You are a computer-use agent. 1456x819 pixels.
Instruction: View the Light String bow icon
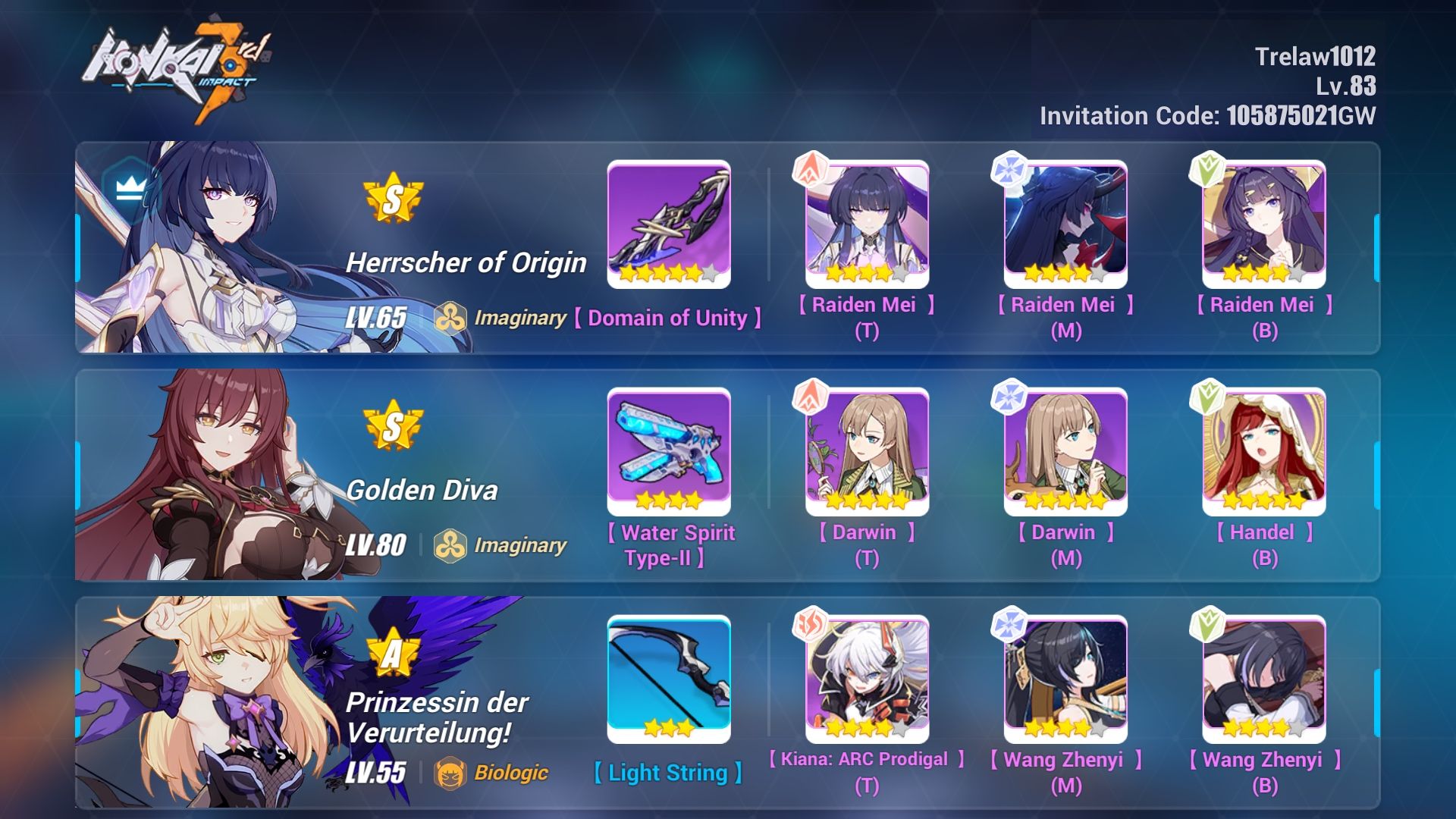pos(670,679)
